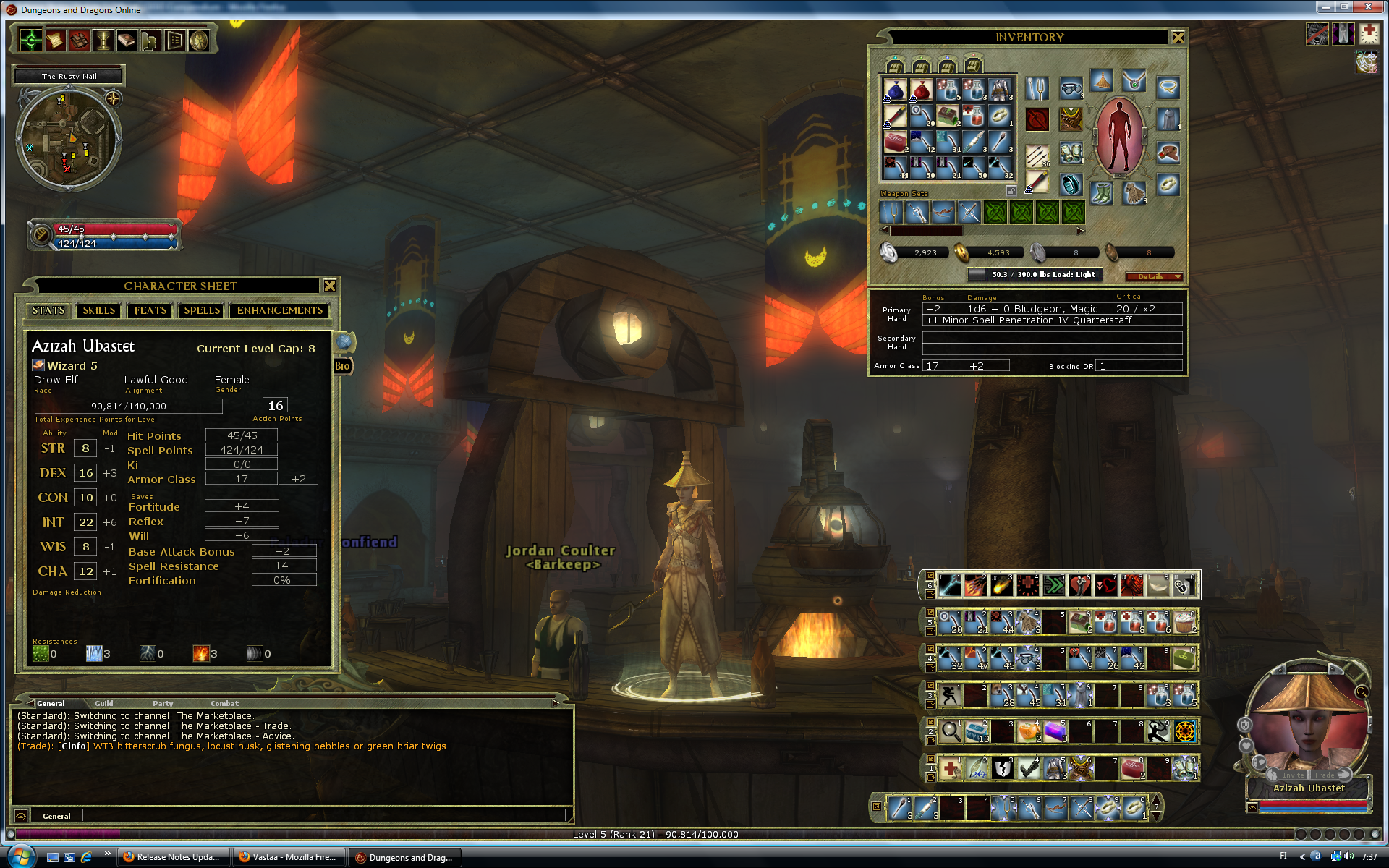Open the Feats tab
1389x868 pixels.
[x=150, y=310]
